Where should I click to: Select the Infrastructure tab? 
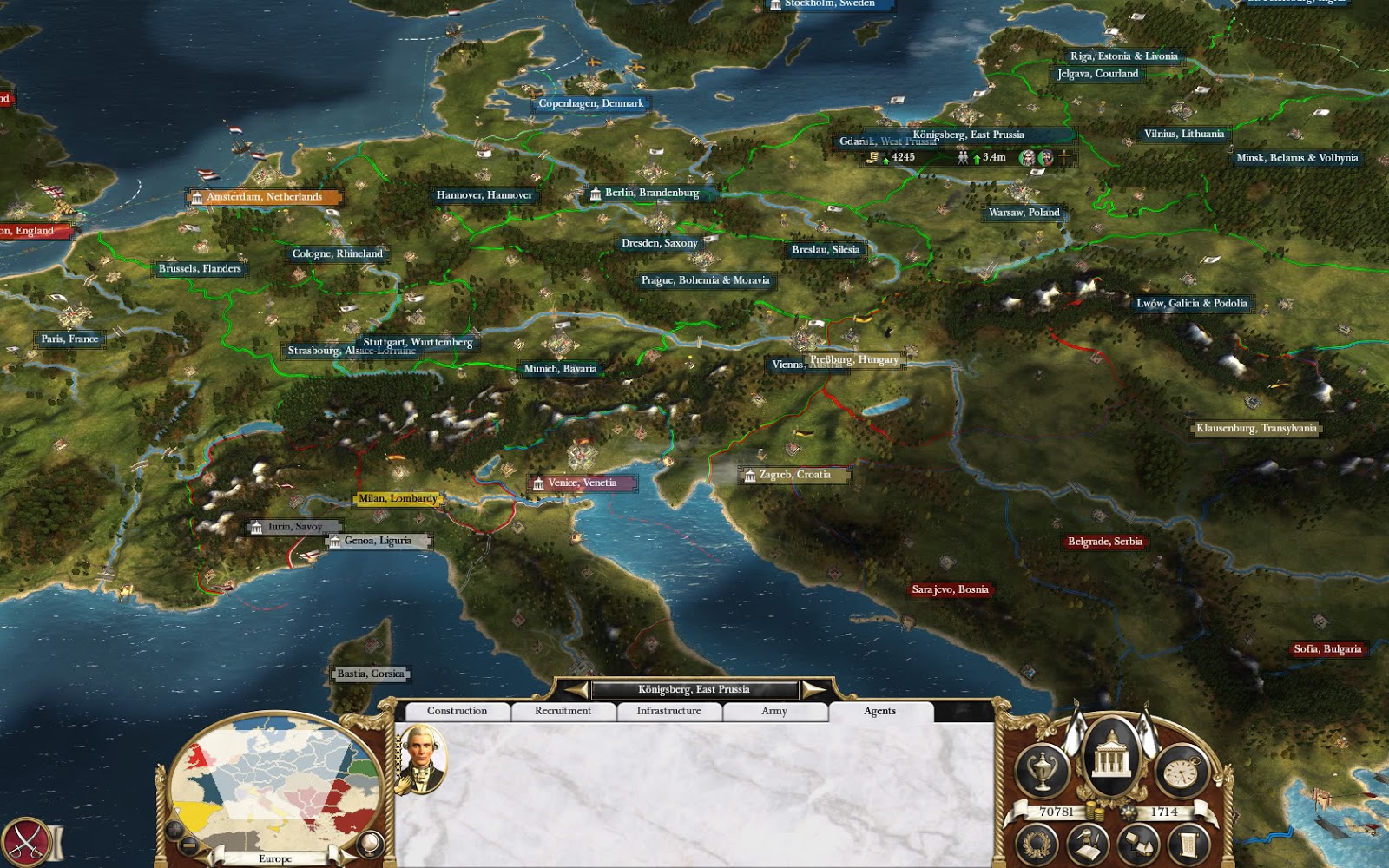pyautogui.click(x=668, y=711)
